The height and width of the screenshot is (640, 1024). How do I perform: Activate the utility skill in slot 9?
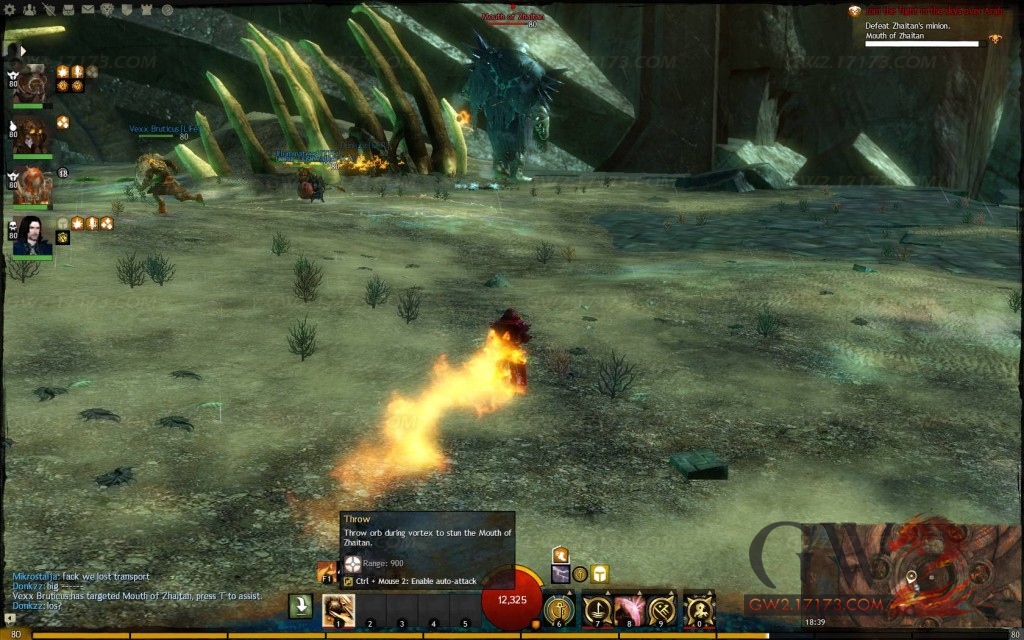click(661, 609)
